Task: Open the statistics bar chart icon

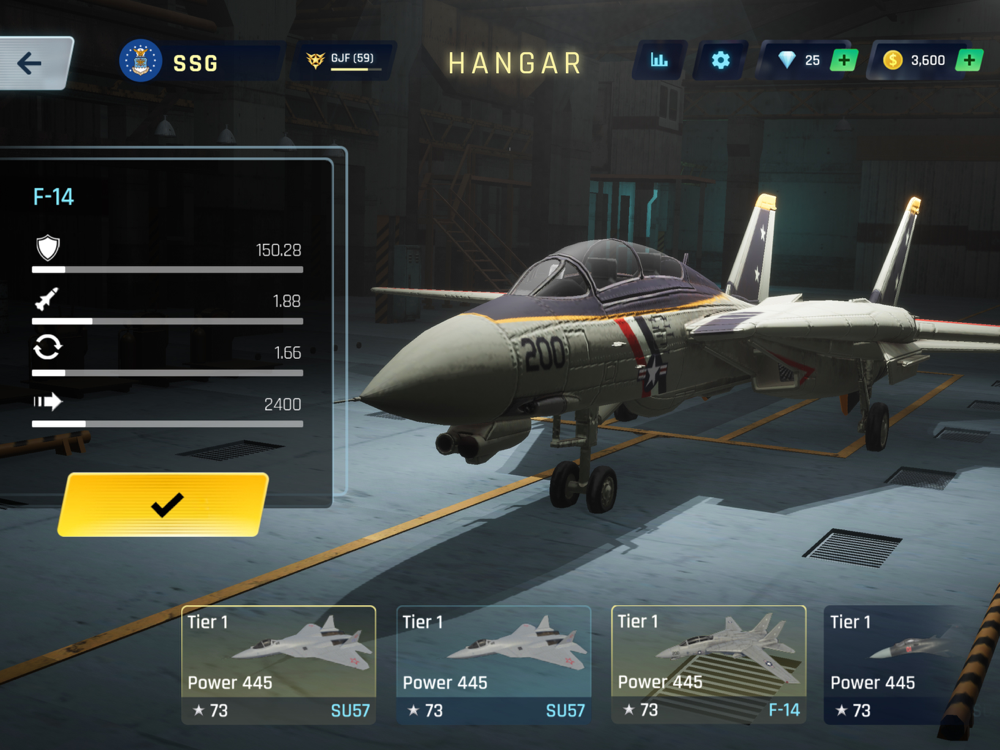Action: [x=659, y=61]
